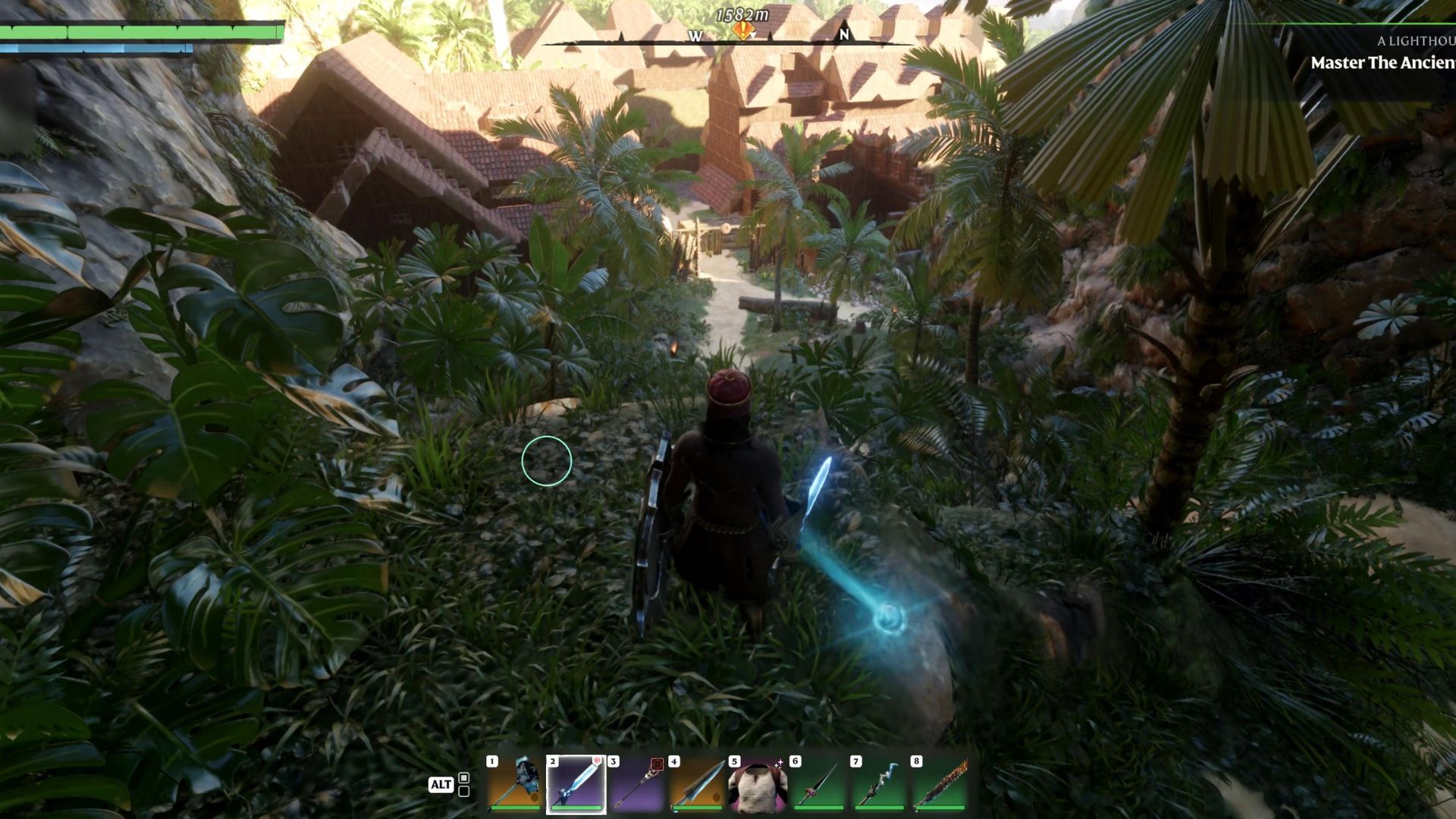The image size is (1456, 819).
Task: Select the glowing blue sword in slot 2
Action: point(576,784)
